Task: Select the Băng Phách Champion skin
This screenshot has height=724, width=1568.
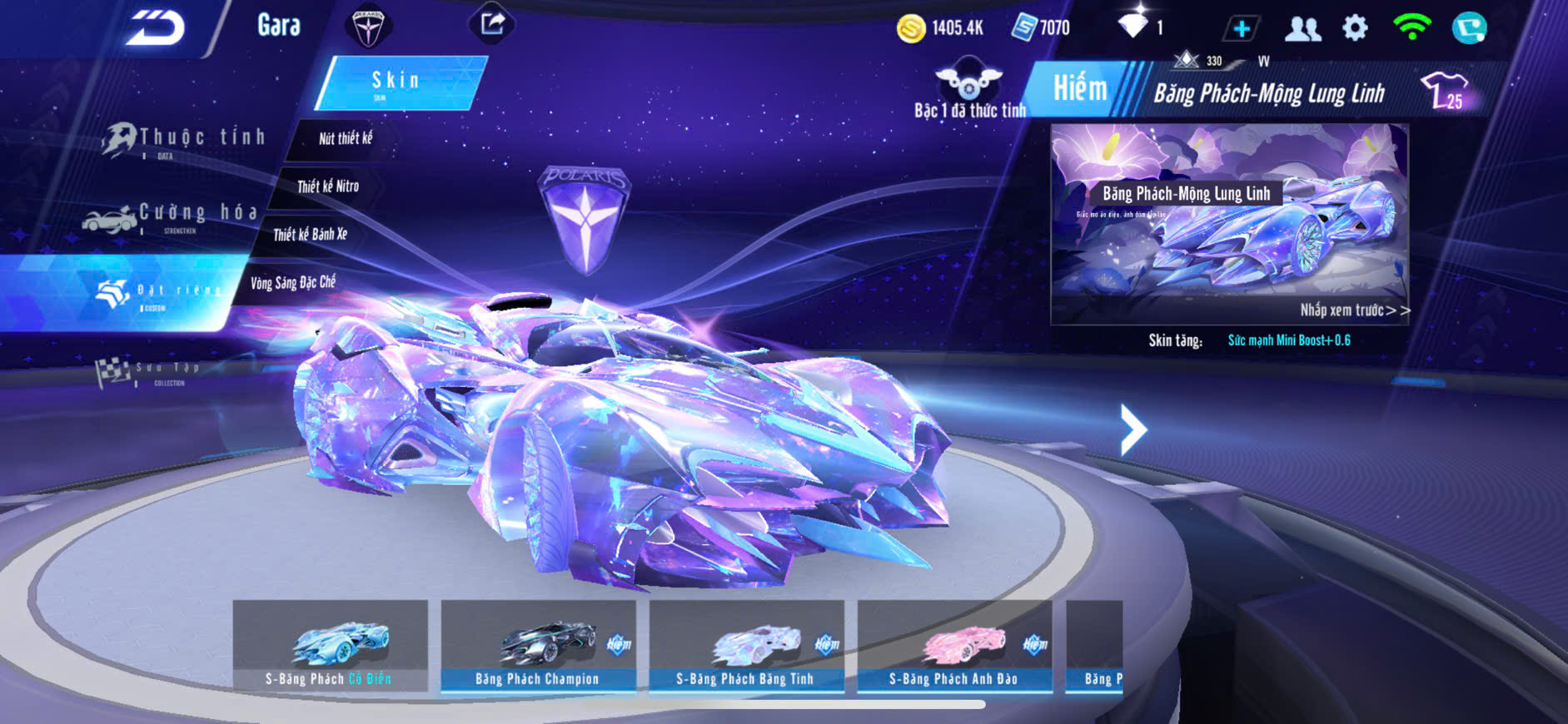Action: tap(538, 647)
